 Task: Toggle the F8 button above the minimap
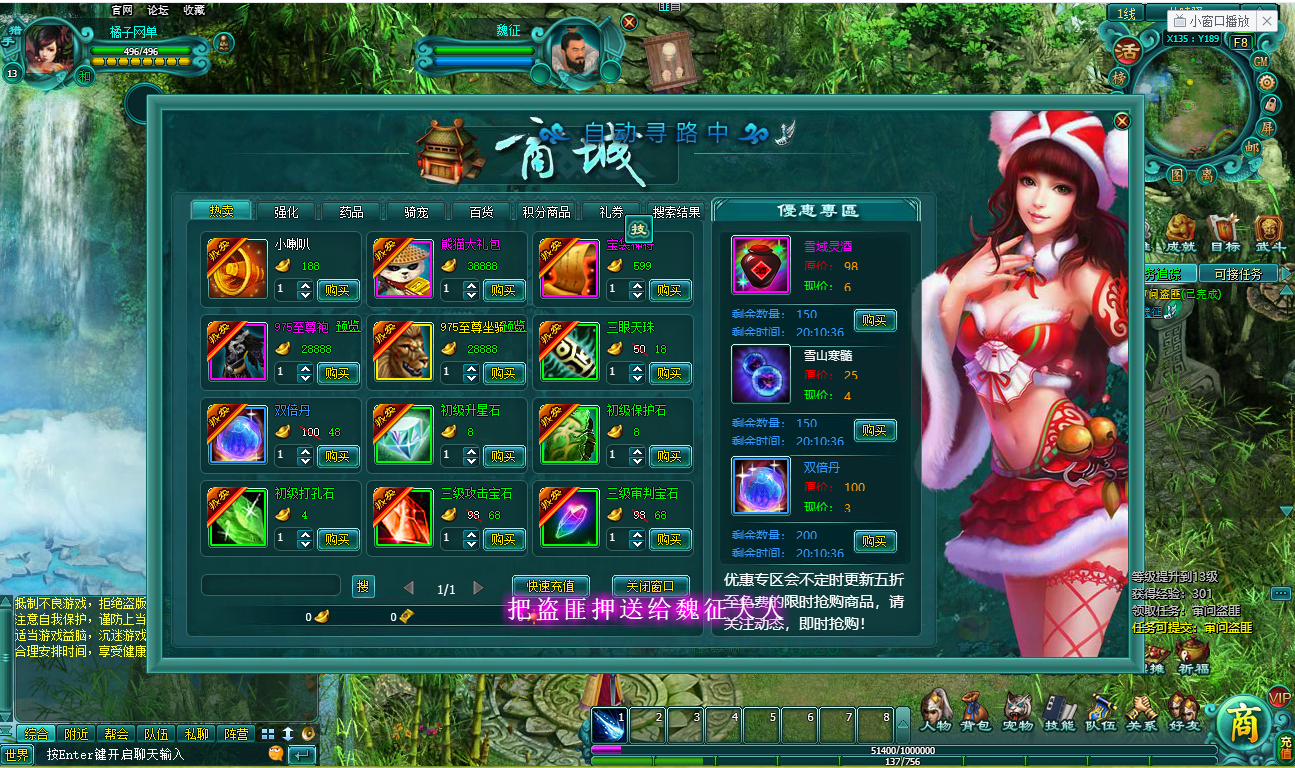point(1242,42)
